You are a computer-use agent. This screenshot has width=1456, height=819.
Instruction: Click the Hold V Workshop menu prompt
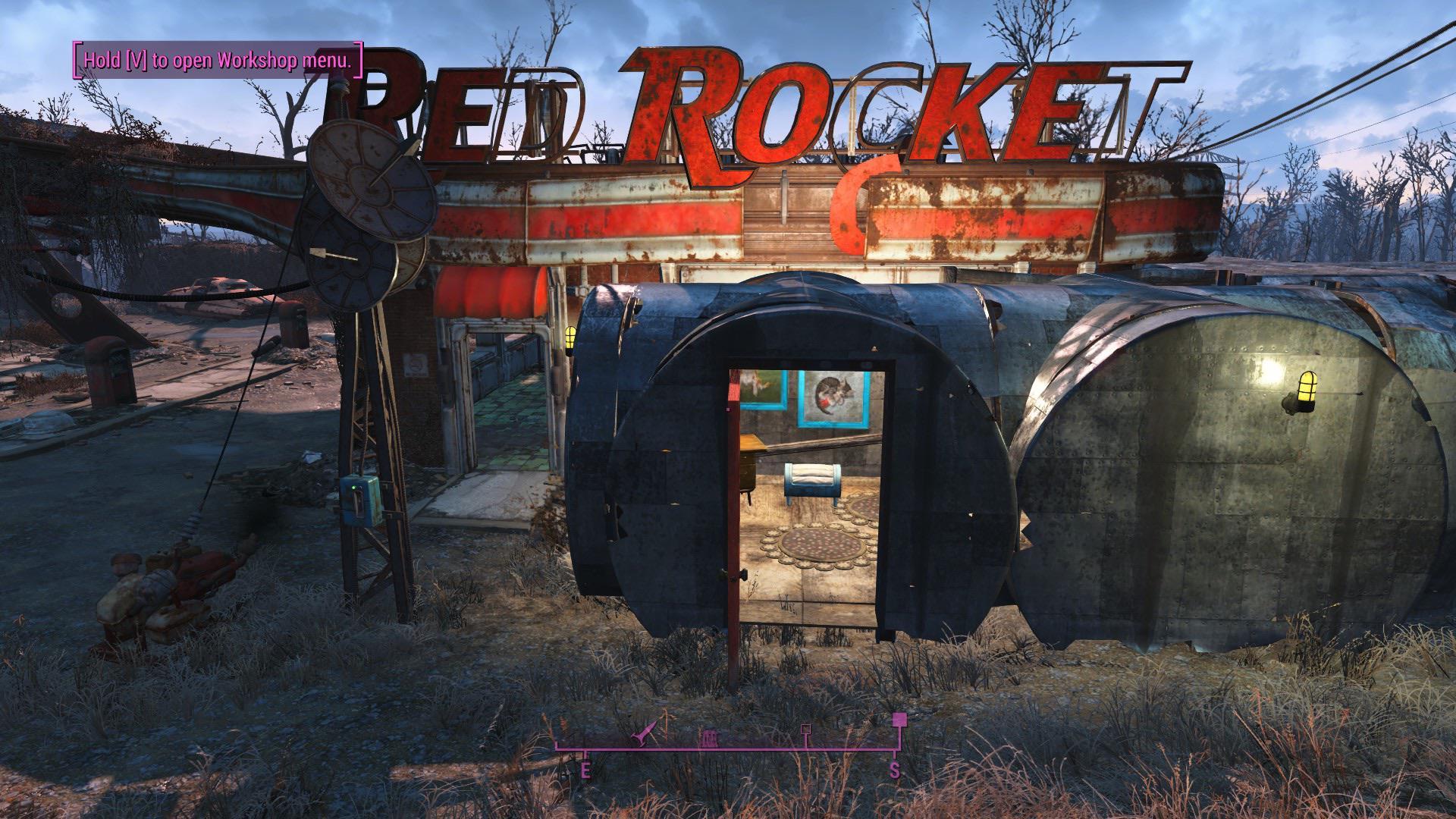218,58
